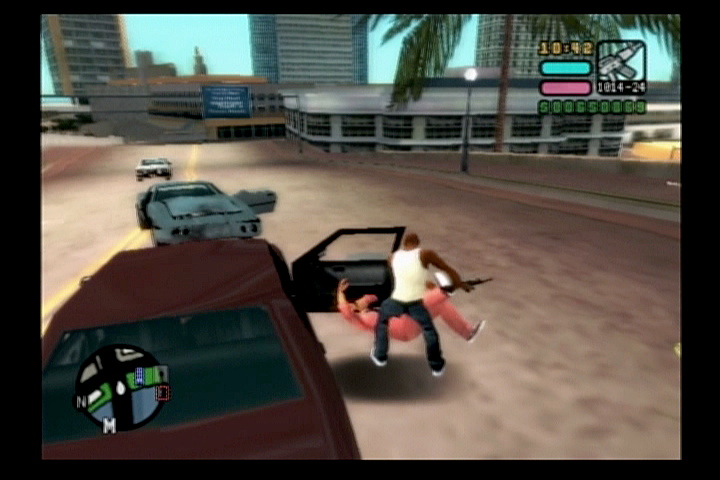Select the equipped weapon icon

(620, 62)
